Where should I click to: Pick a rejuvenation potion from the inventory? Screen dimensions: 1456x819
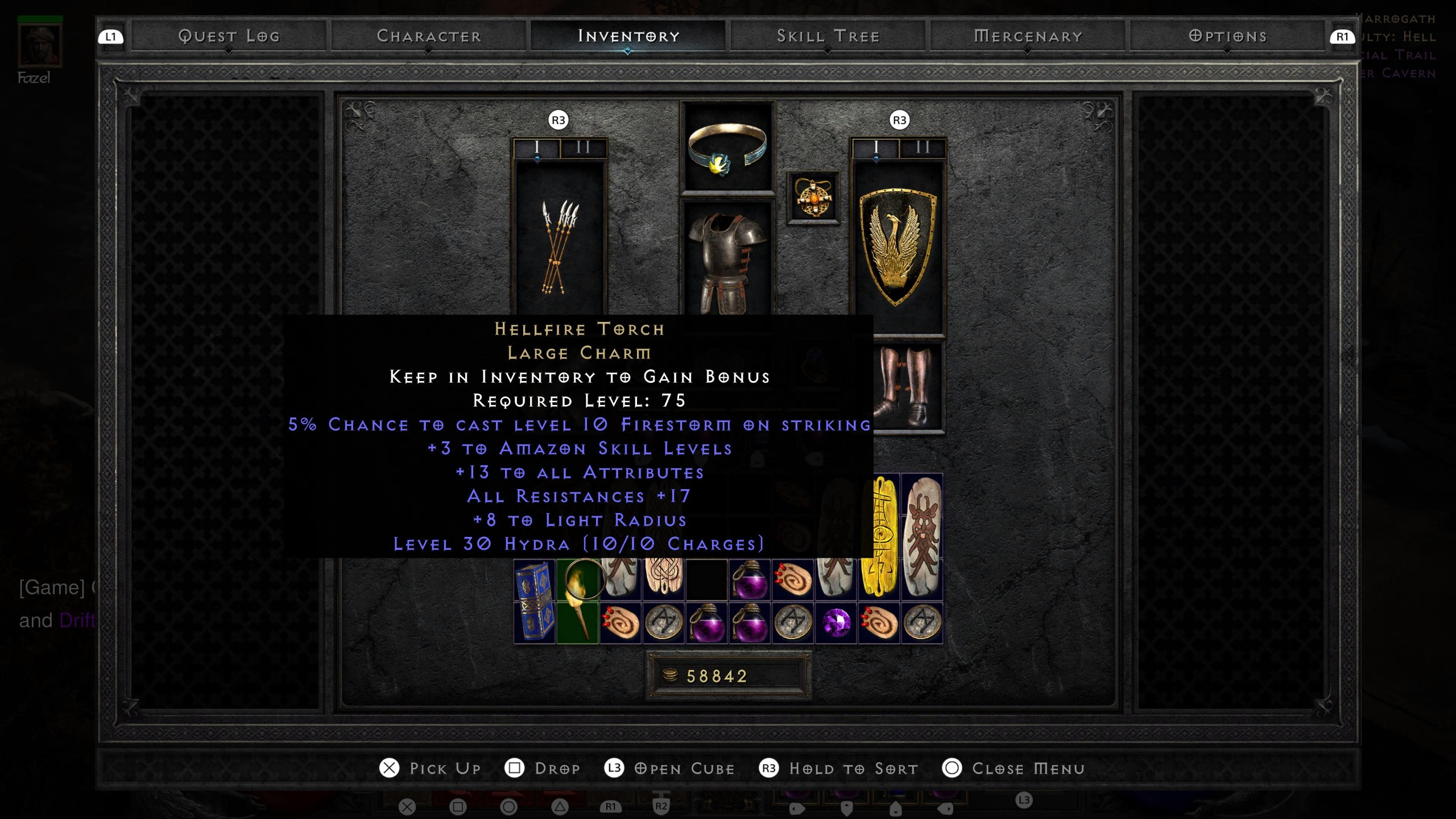[x=751, y=580]
